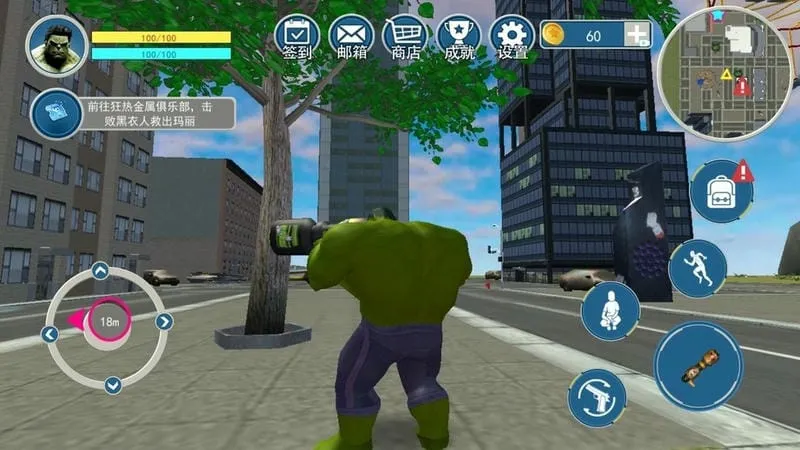Tap the Hulk character portrait
Image resolution: width=800 pixels, height=450 pixels.
coord(57,48)
